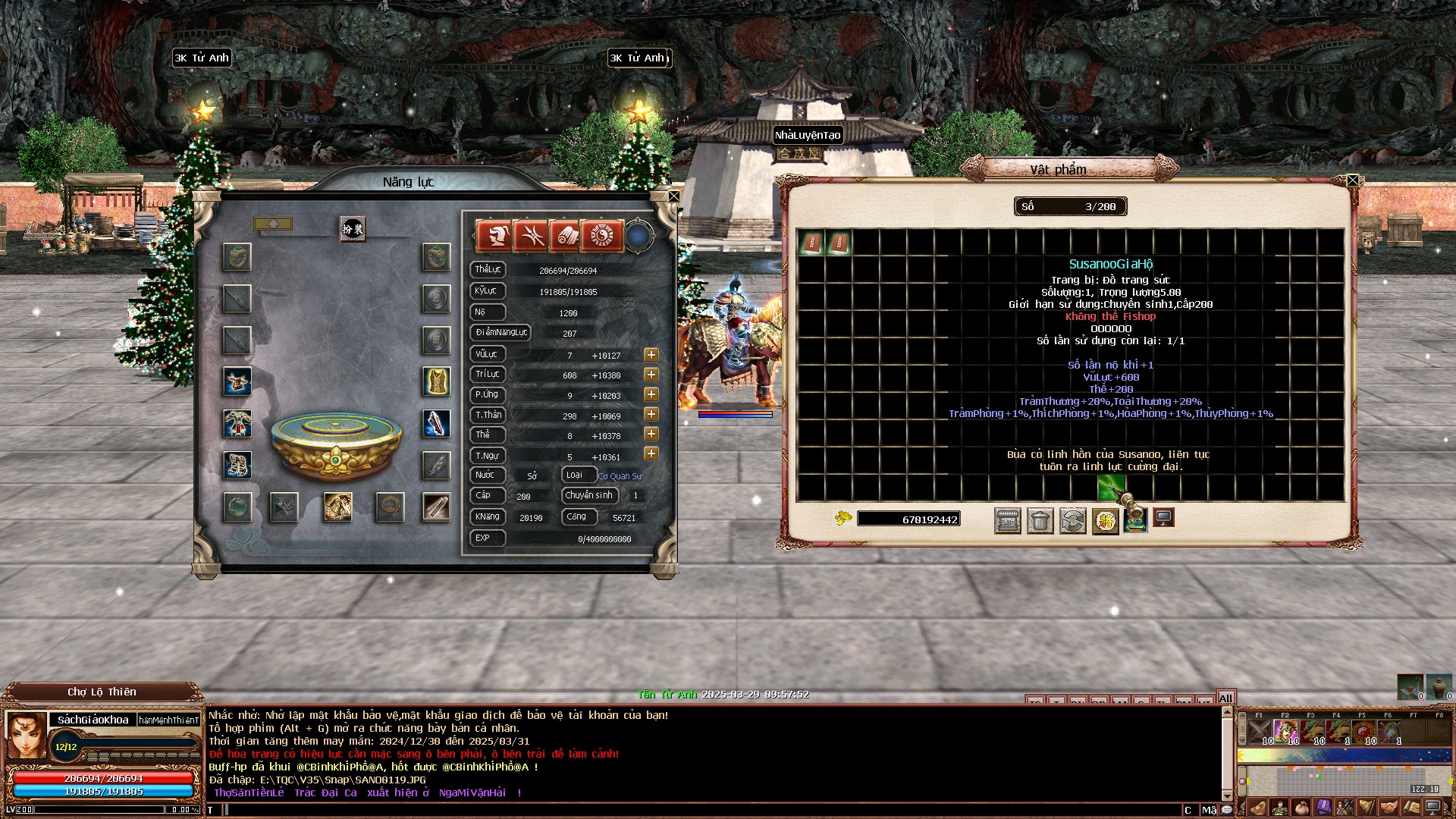Increase the Trí Lực attribute
Image resolution: width=1456 pixels, height=819 pixels.
point(651,375)
